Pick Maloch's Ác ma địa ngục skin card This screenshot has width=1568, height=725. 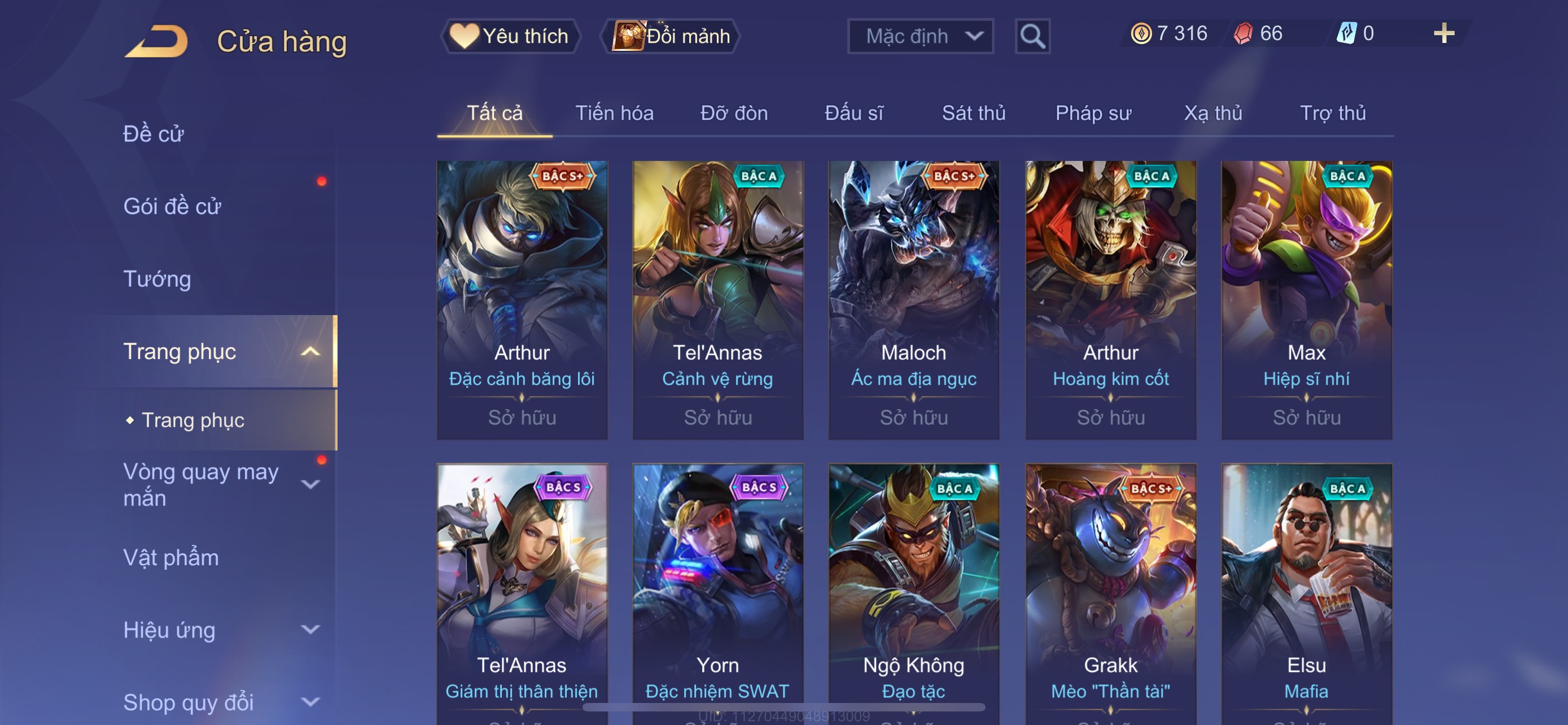pos(913,299)
